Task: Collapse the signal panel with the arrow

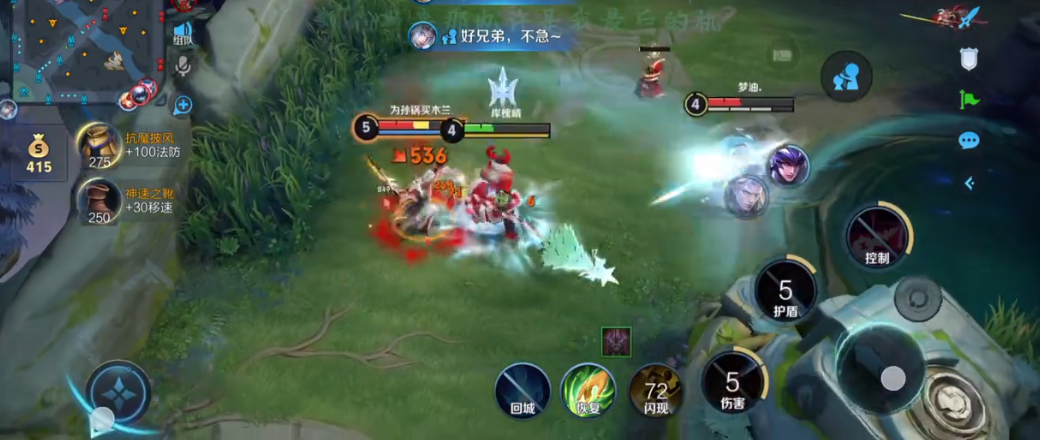Action: pyautogui.click(x=968, y=183)
